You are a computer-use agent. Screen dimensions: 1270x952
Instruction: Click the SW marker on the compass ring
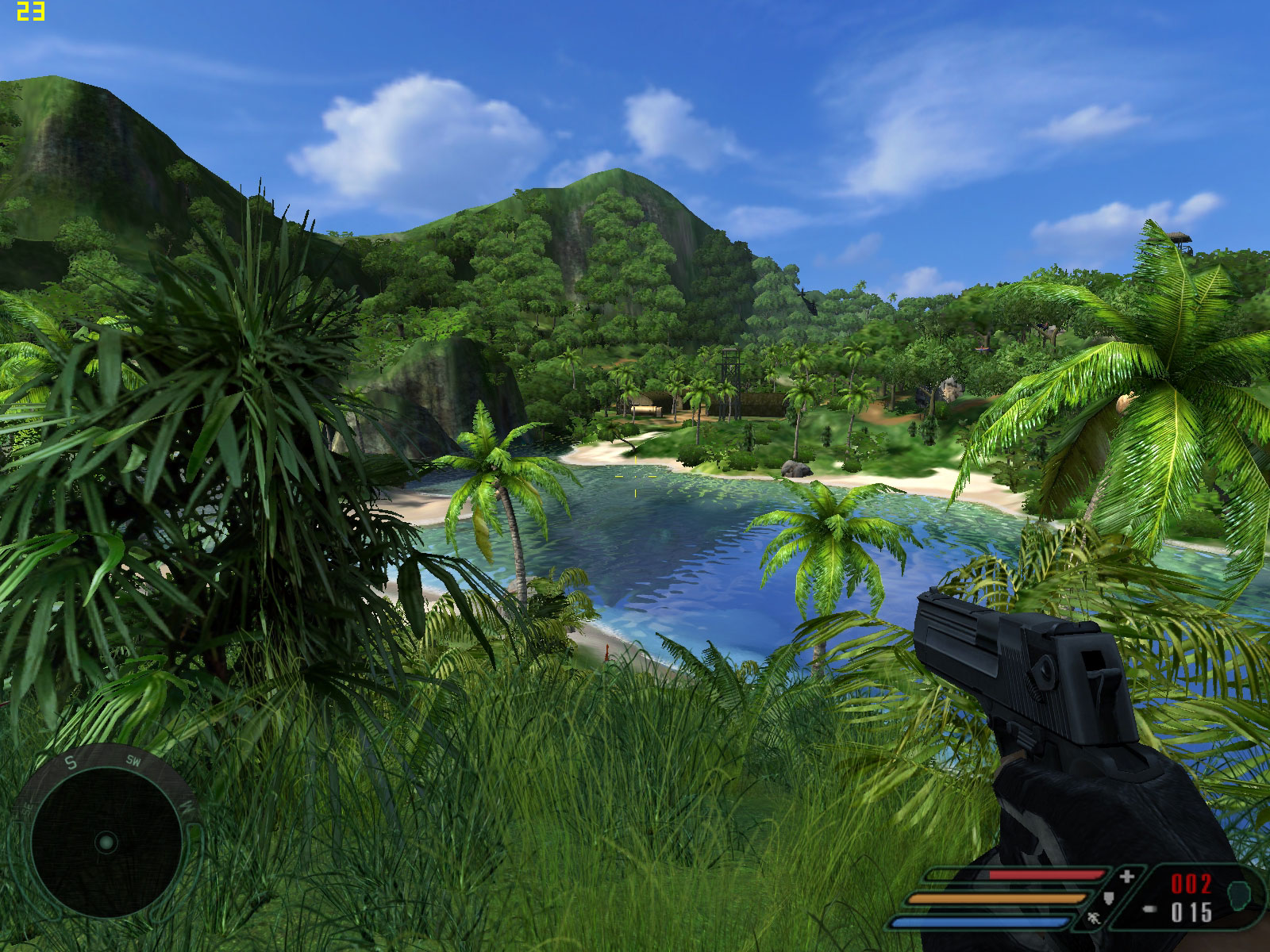tap(133, 761)
